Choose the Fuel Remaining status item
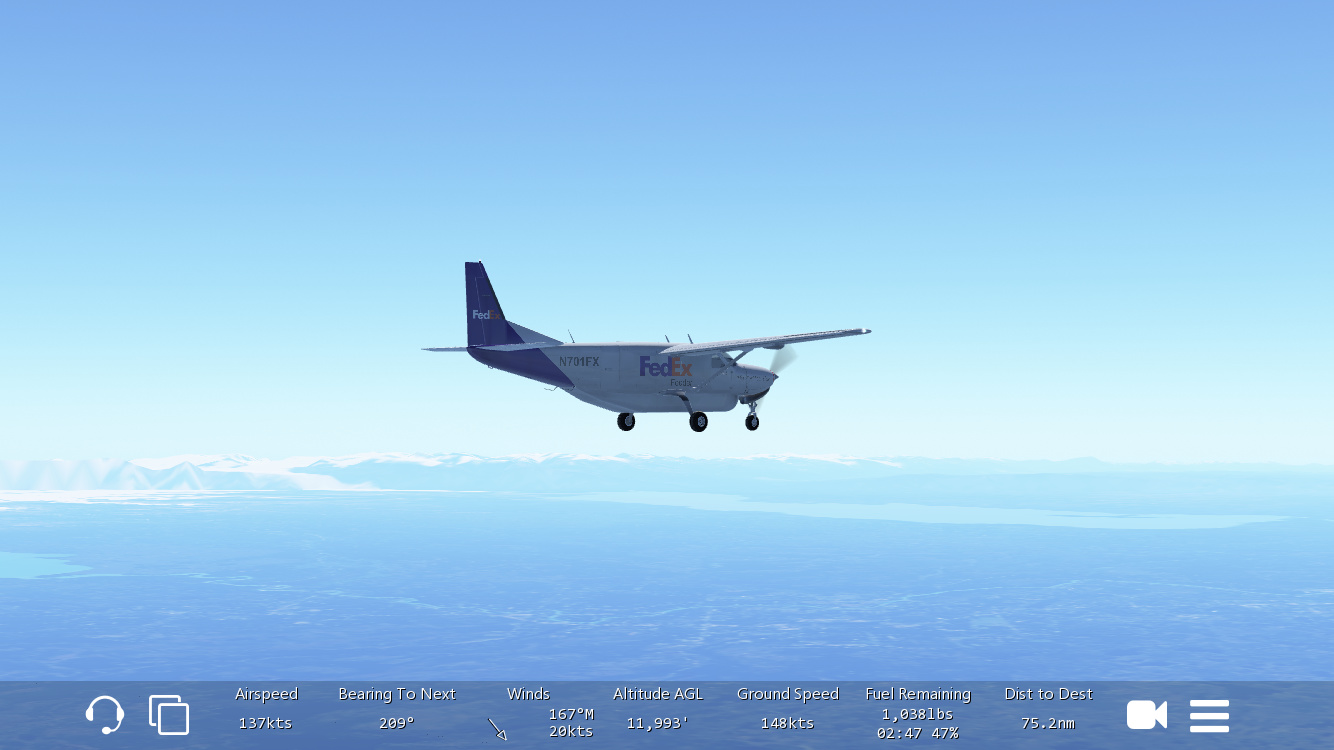 [x=917, y=713]
